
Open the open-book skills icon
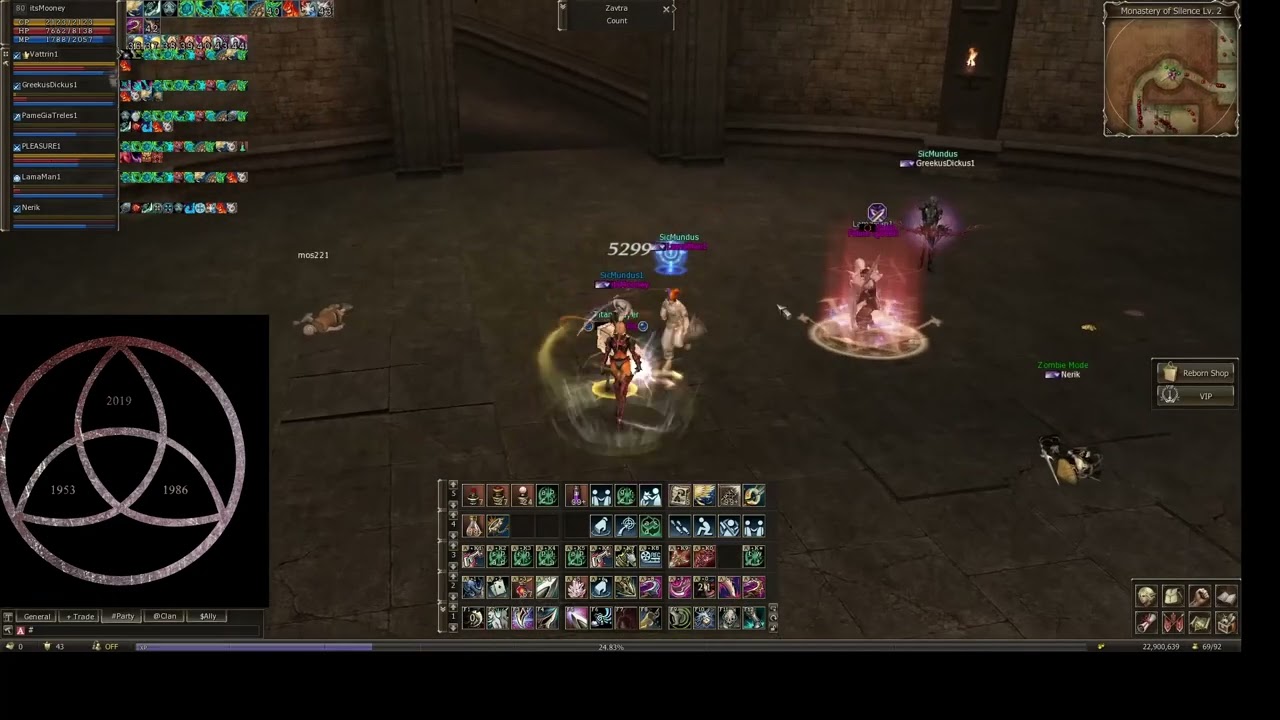click(x=1225, y=597)
